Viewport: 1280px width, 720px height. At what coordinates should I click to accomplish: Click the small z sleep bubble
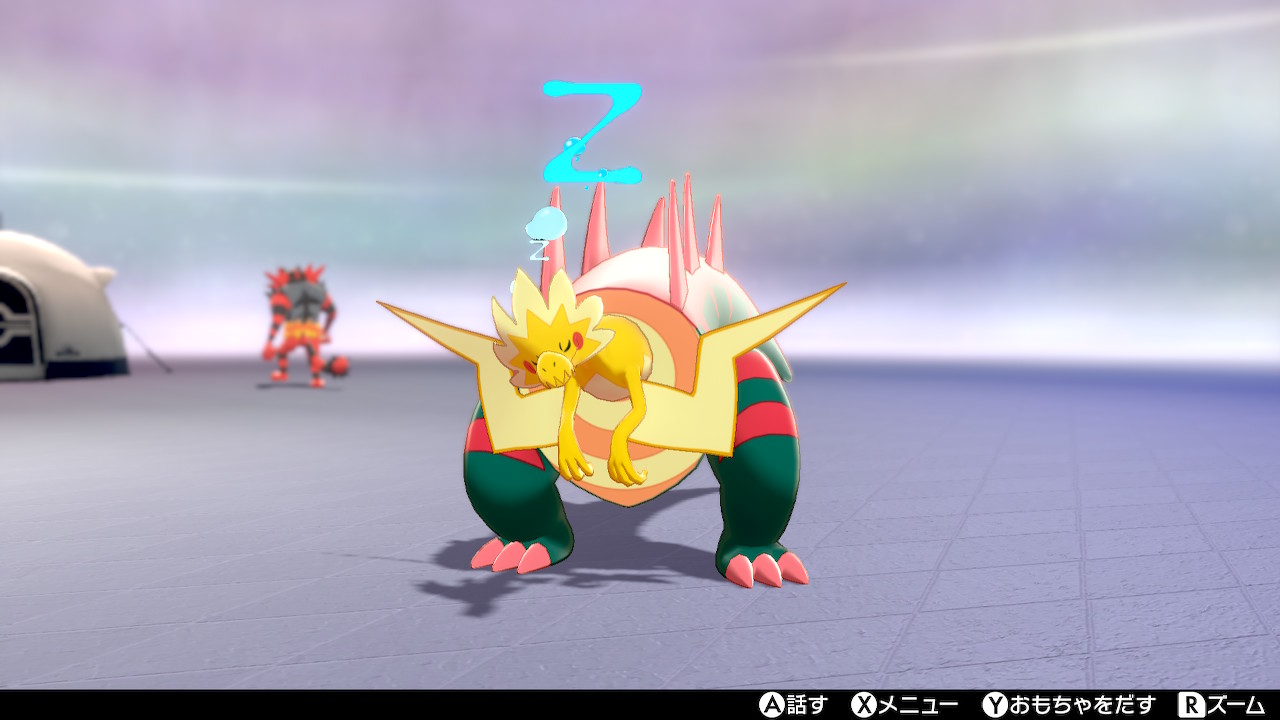point(545,225)
